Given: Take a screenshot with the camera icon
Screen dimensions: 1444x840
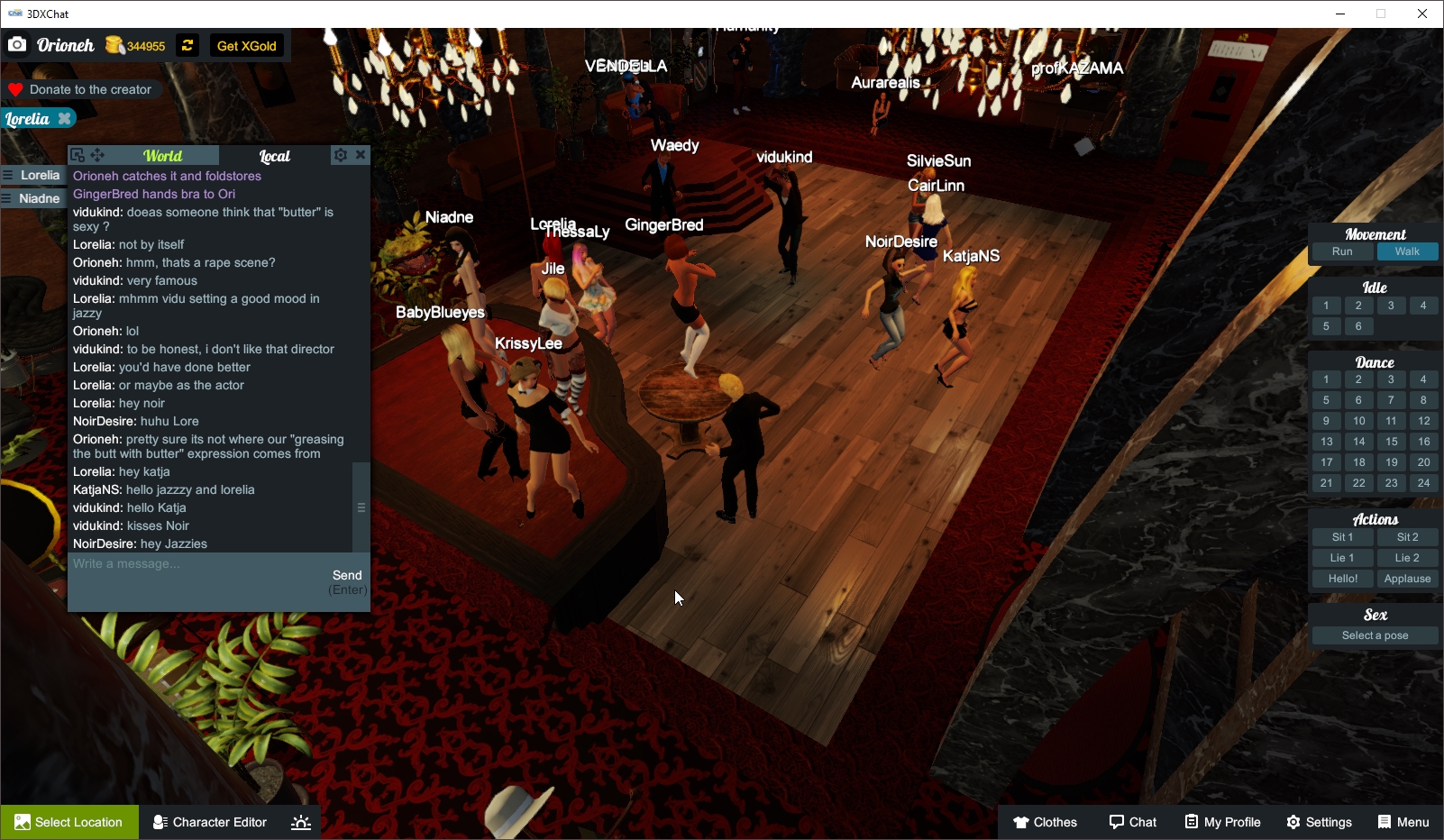Looking at the screenshot, I should pyautogui.click(x=16, y=43).
